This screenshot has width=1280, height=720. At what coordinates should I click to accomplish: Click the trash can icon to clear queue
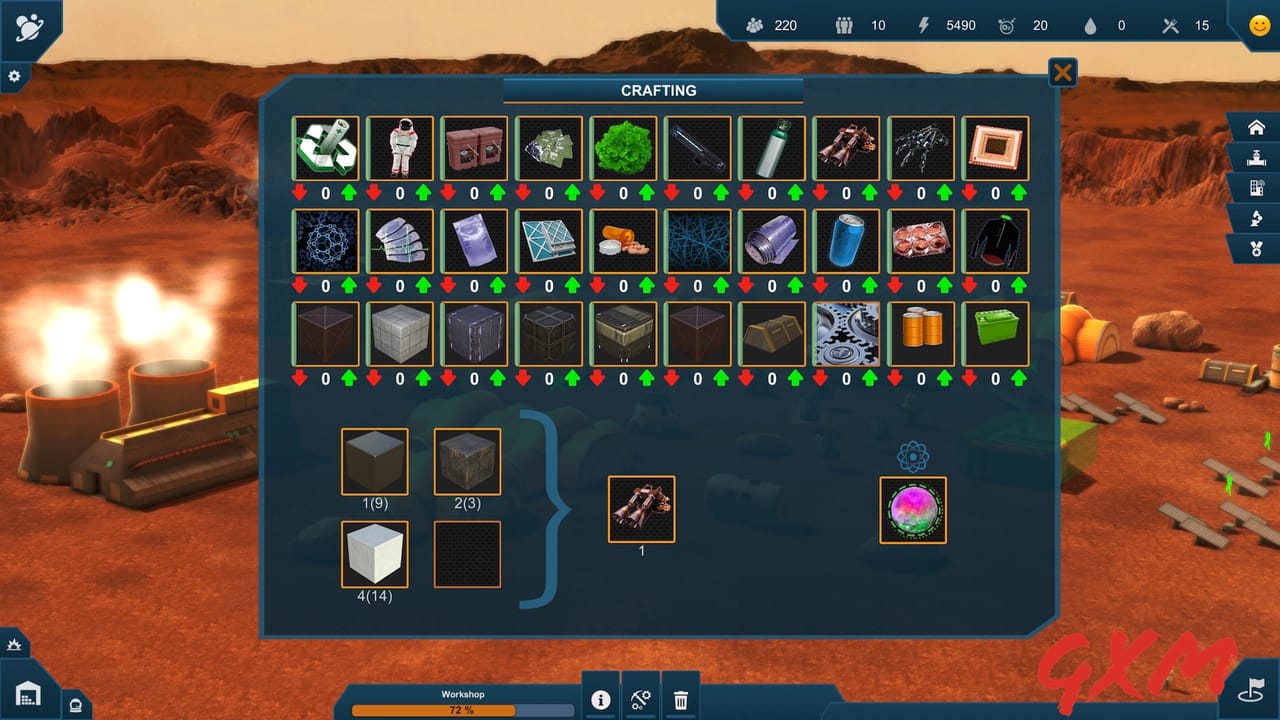pos(681,701)
